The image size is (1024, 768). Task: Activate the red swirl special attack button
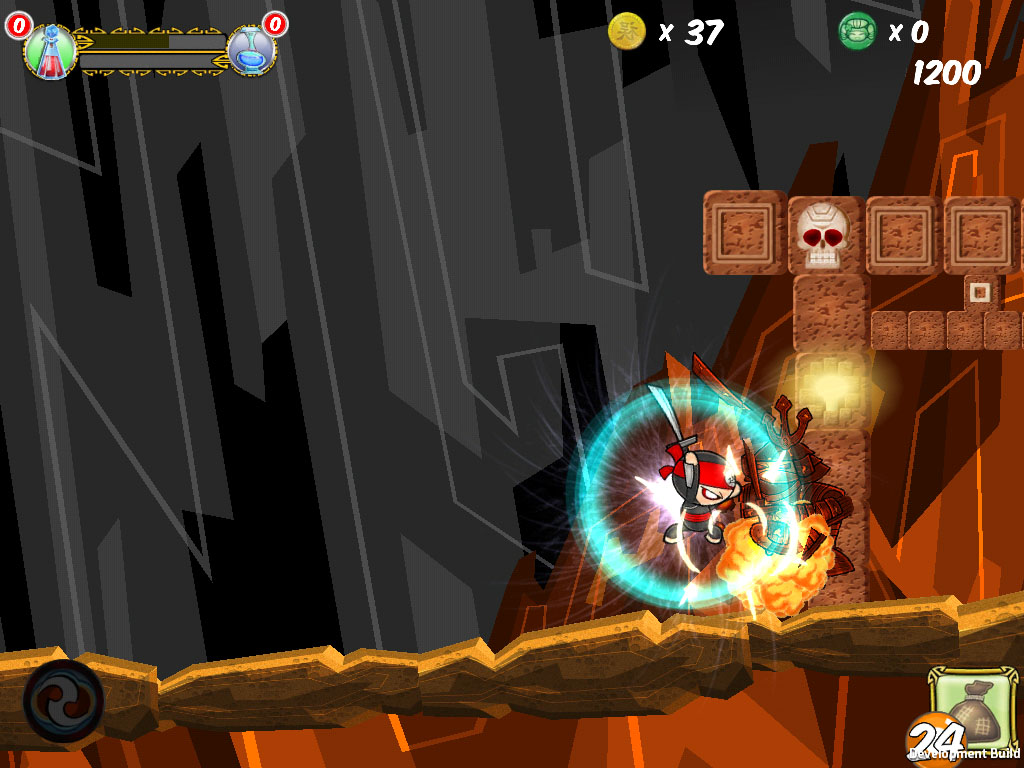pos(63,699)
